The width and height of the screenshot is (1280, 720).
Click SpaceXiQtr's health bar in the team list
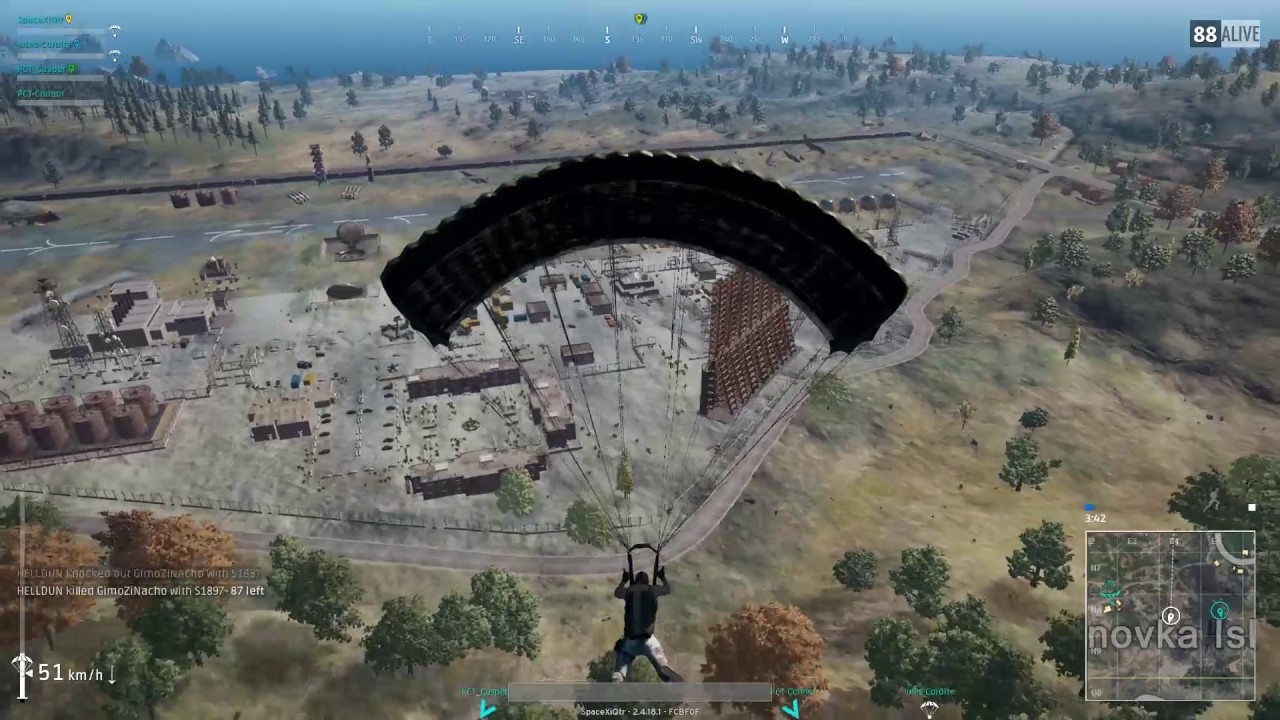60,31
